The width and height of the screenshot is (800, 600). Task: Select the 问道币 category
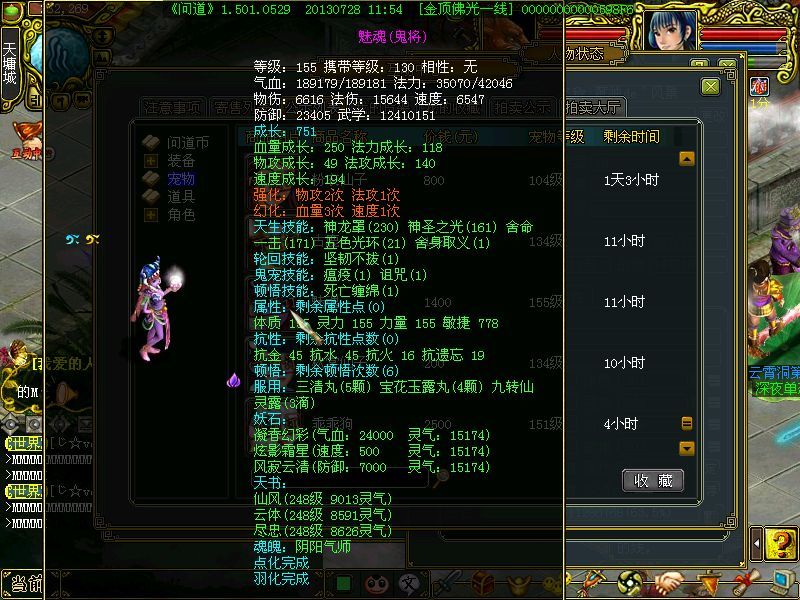[187, 142]
